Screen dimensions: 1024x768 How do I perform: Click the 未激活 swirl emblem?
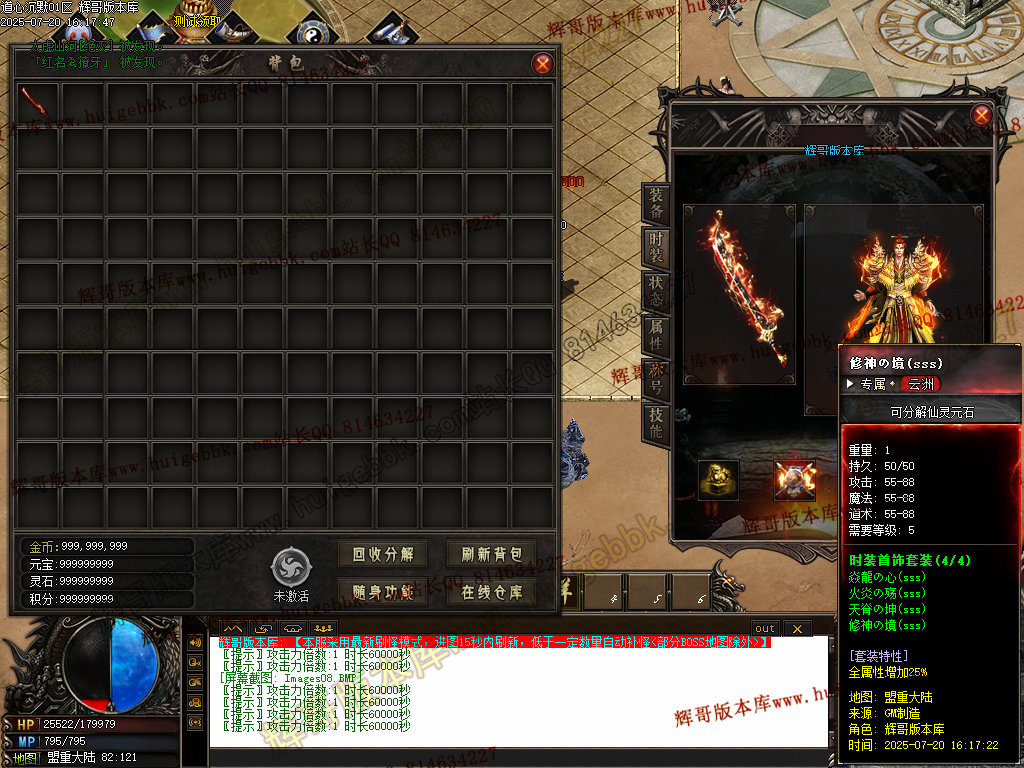(291, 568)
